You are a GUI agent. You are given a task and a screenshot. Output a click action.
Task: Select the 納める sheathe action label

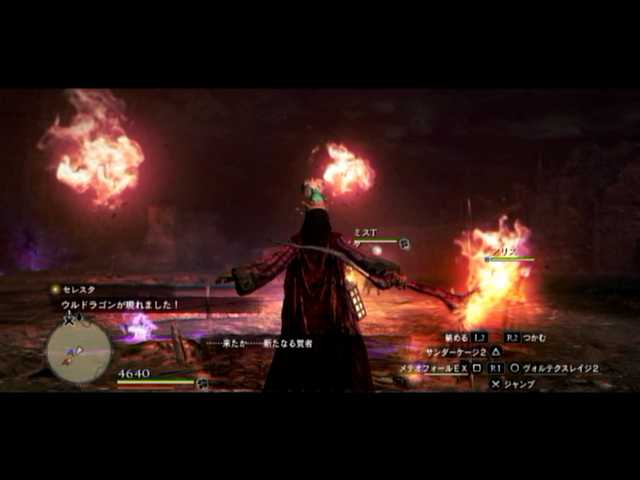[456, 338]
